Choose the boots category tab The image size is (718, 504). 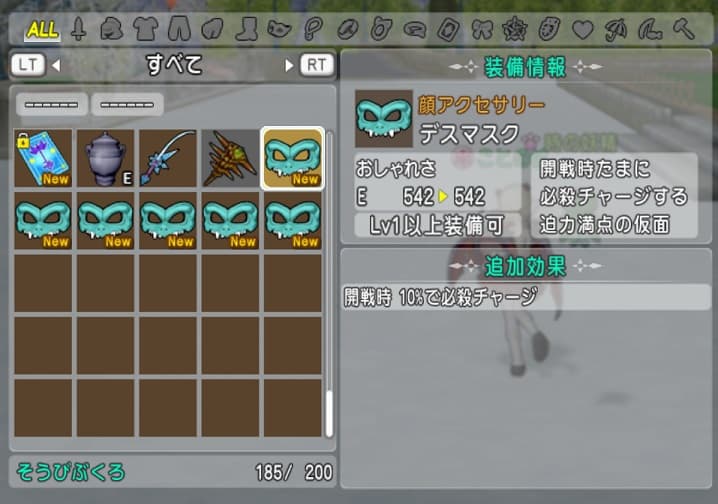pyautogui.click(x=246, y=29)
